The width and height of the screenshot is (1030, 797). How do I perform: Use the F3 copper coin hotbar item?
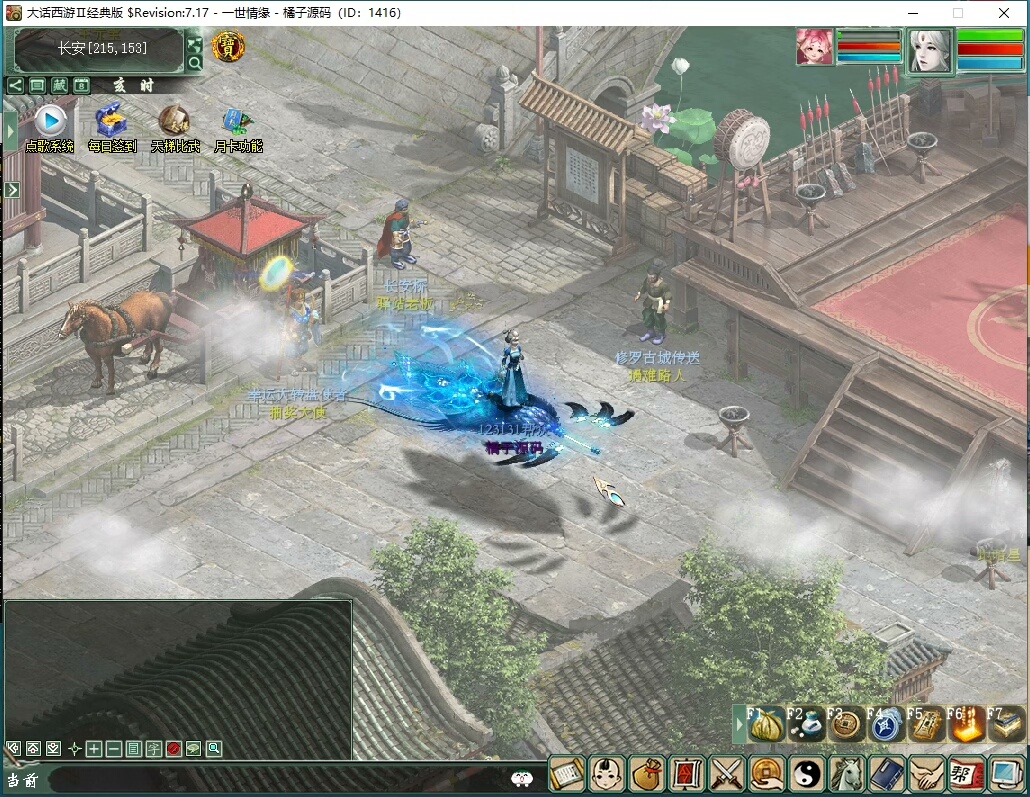point(847,724)
